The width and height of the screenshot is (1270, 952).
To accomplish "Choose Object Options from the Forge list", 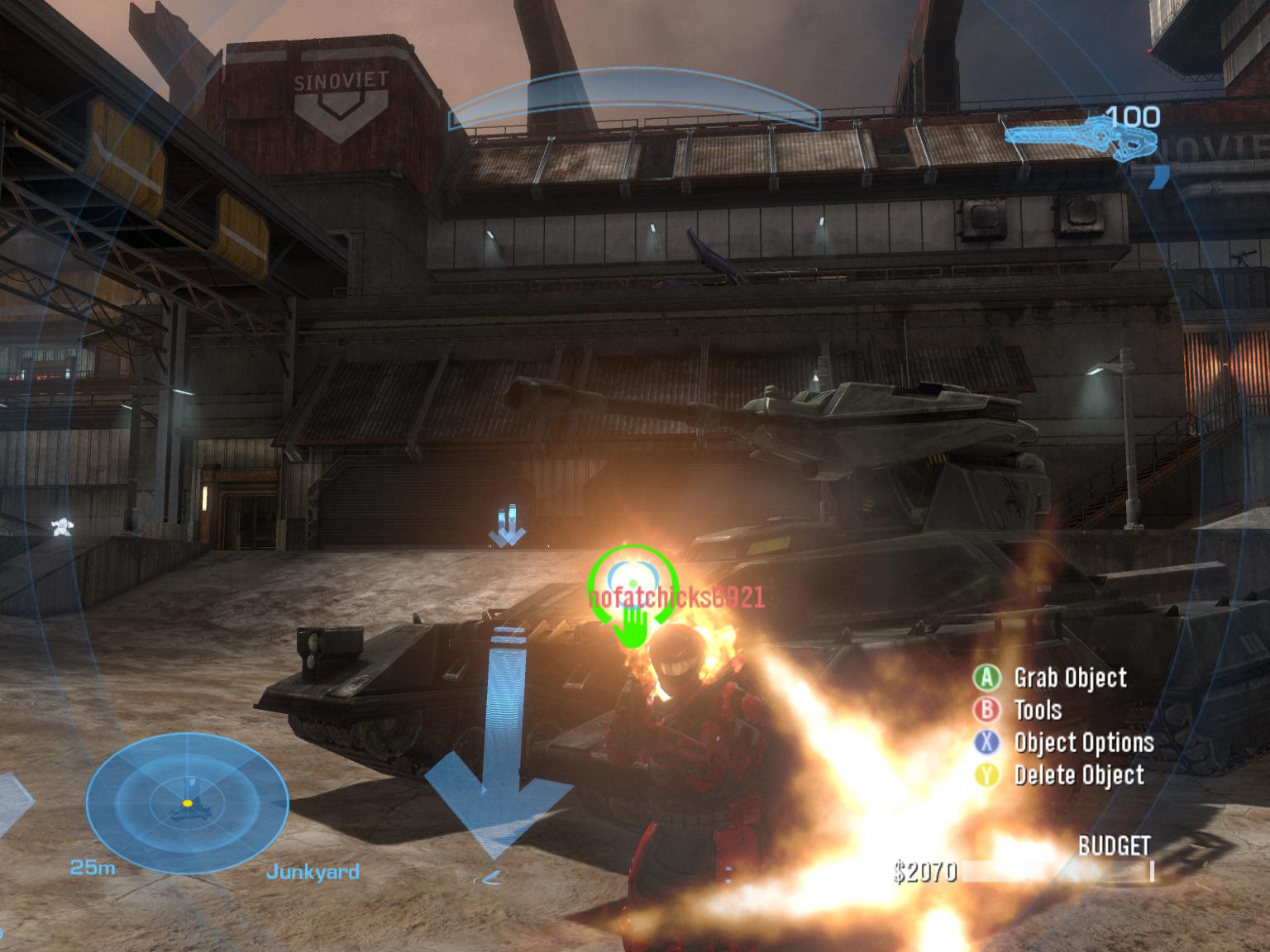I will (x=1083, y=743).
